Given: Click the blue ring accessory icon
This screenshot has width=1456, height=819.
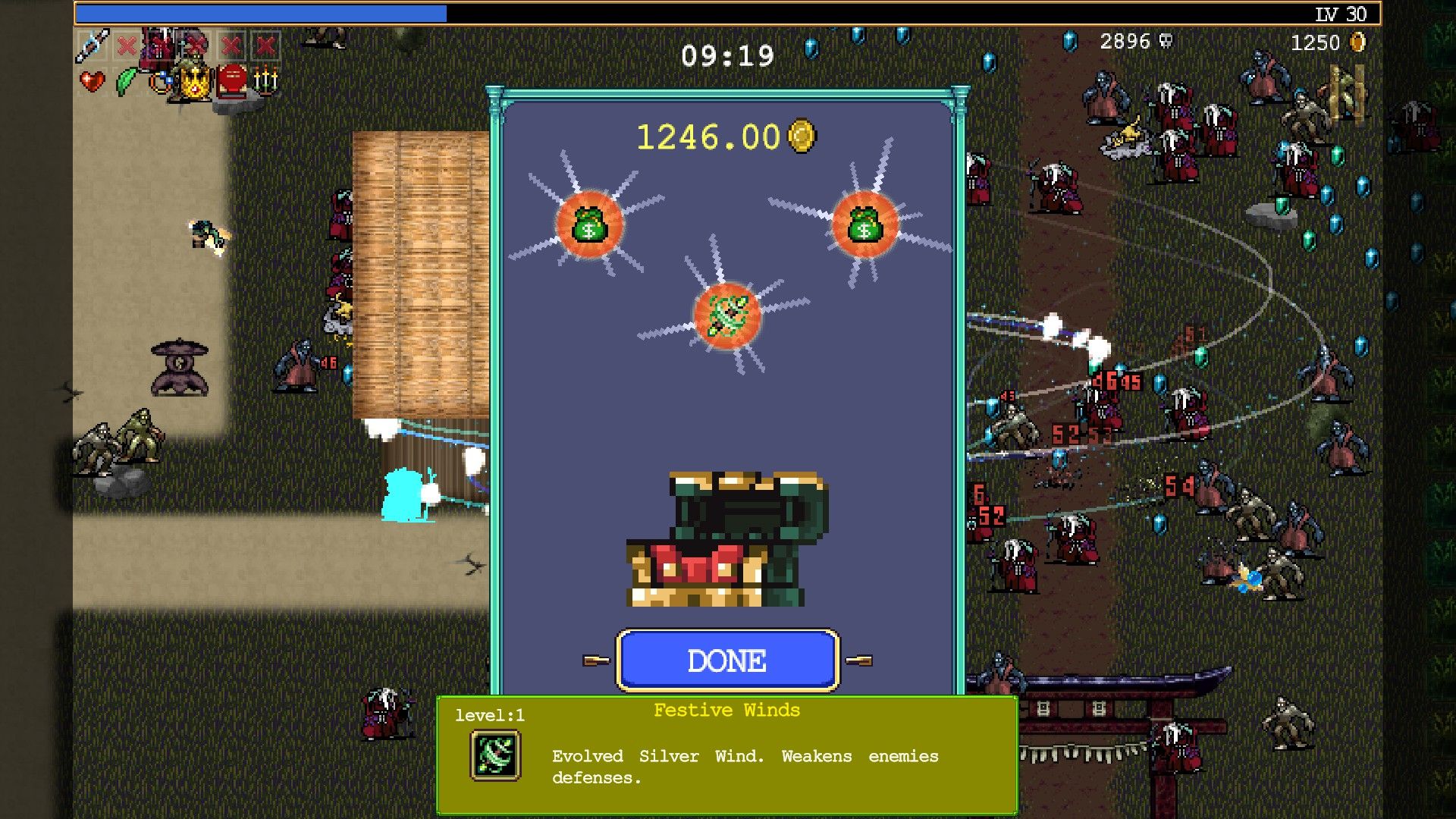Looking at the screenshot, I should (x=162, y=81).
